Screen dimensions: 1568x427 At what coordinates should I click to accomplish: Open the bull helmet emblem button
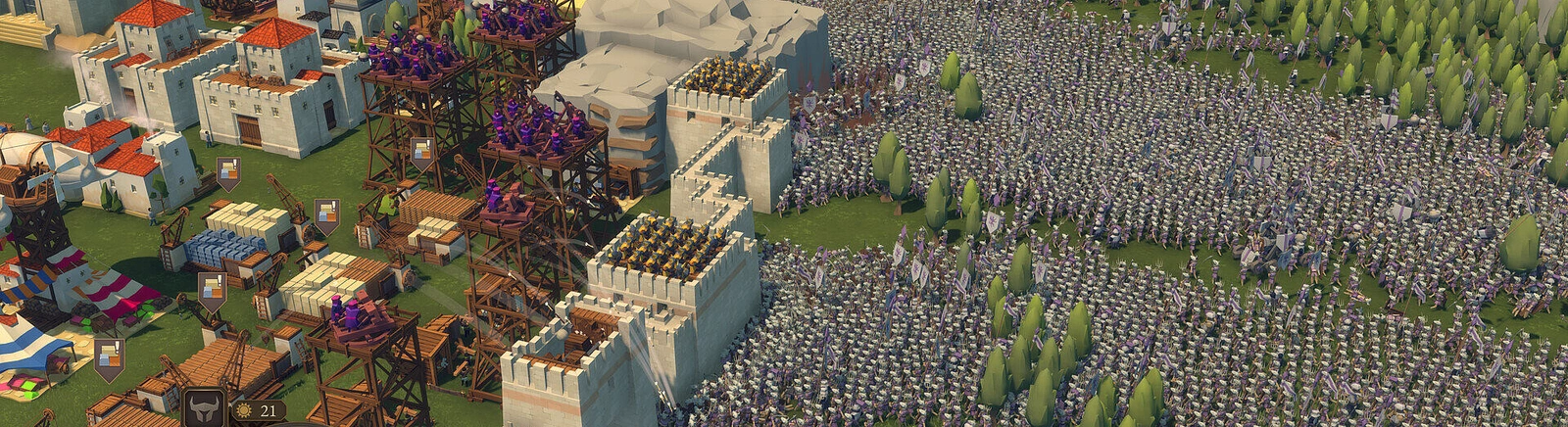tap(205, 409)
